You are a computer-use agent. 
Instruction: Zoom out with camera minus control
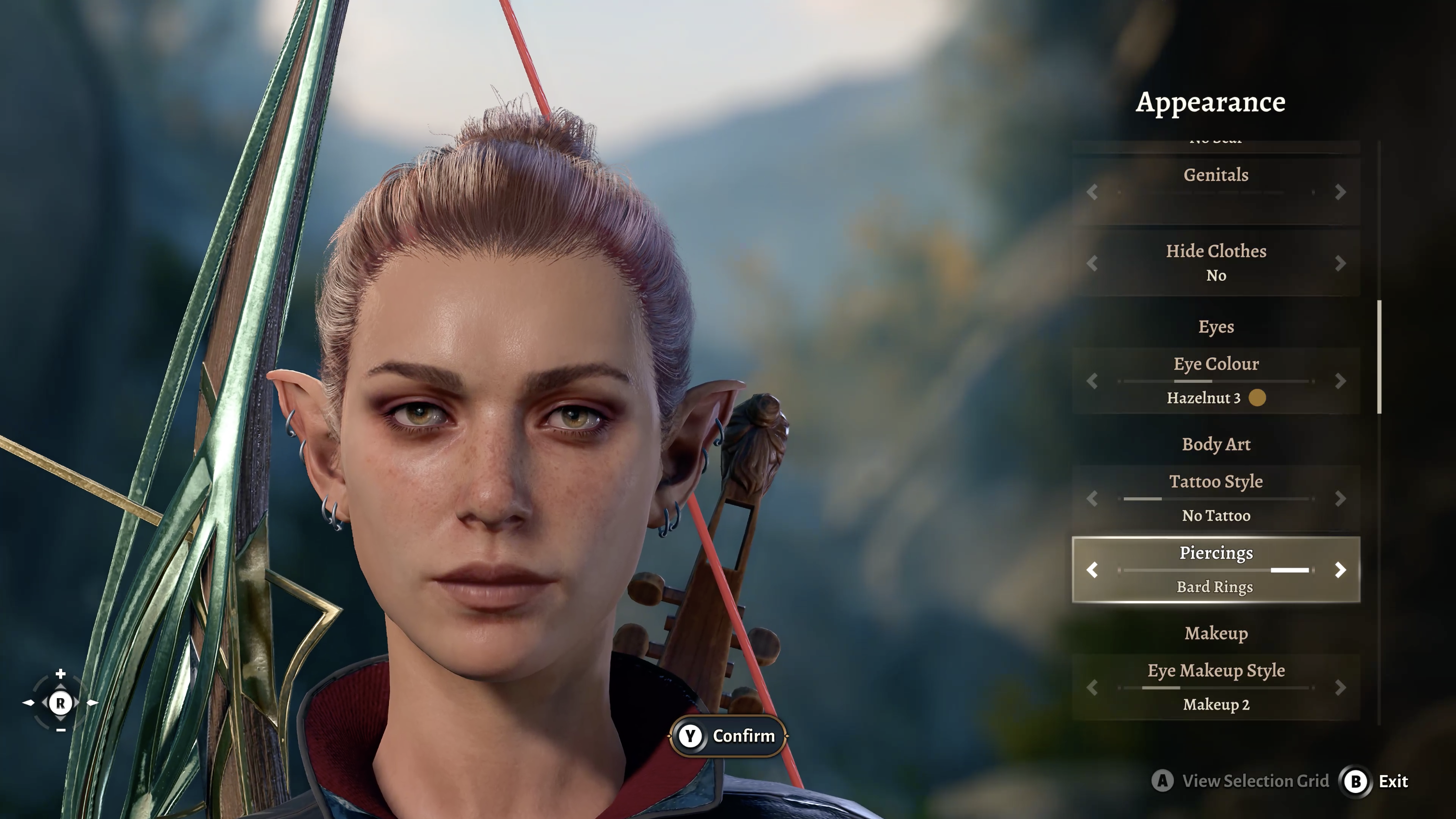[x=61, y=730]
